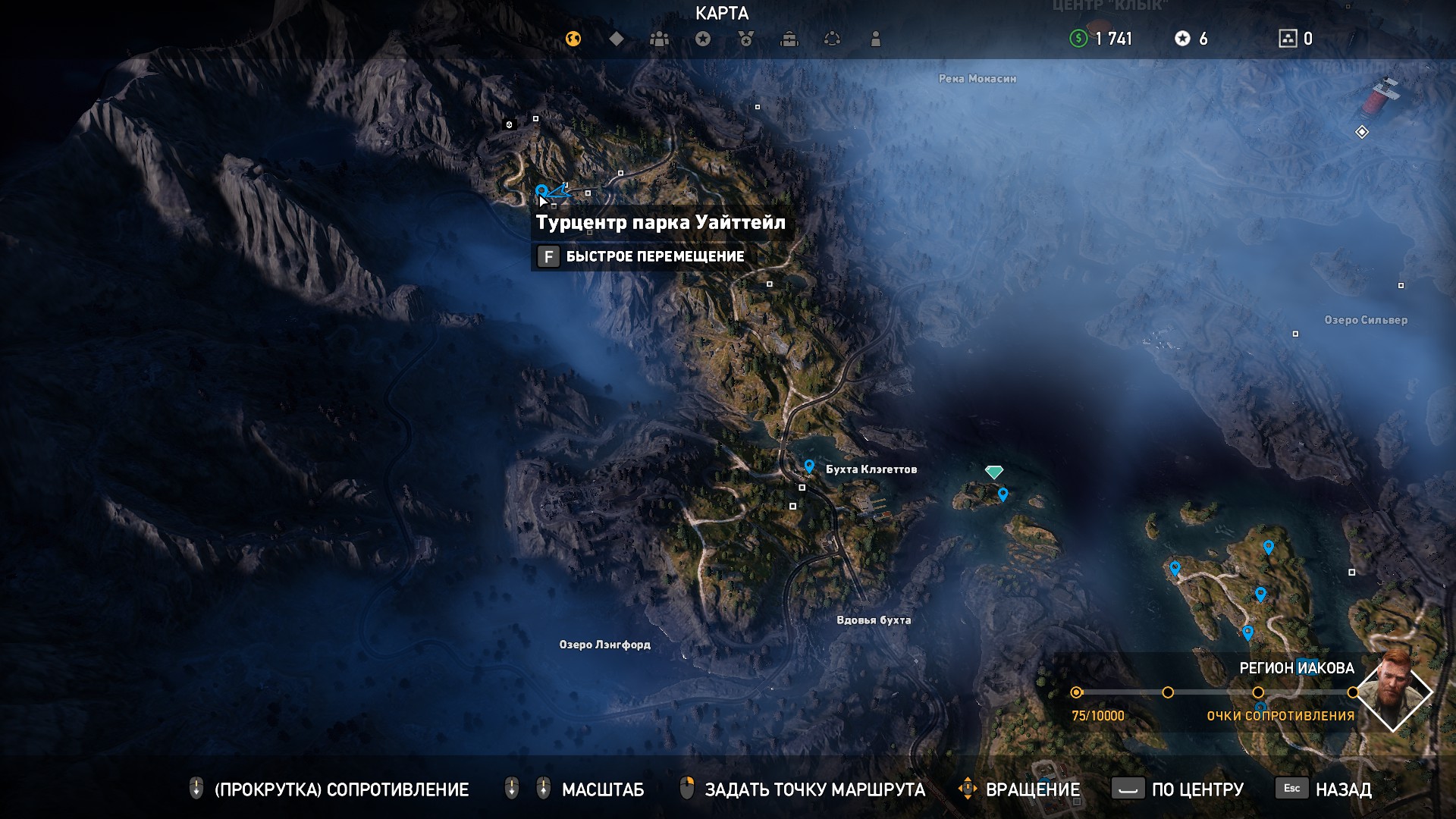Open the diamond-shaped tab
Image resolution: width=1456 pixels, height=819 pixels.
tap(617, 39)
